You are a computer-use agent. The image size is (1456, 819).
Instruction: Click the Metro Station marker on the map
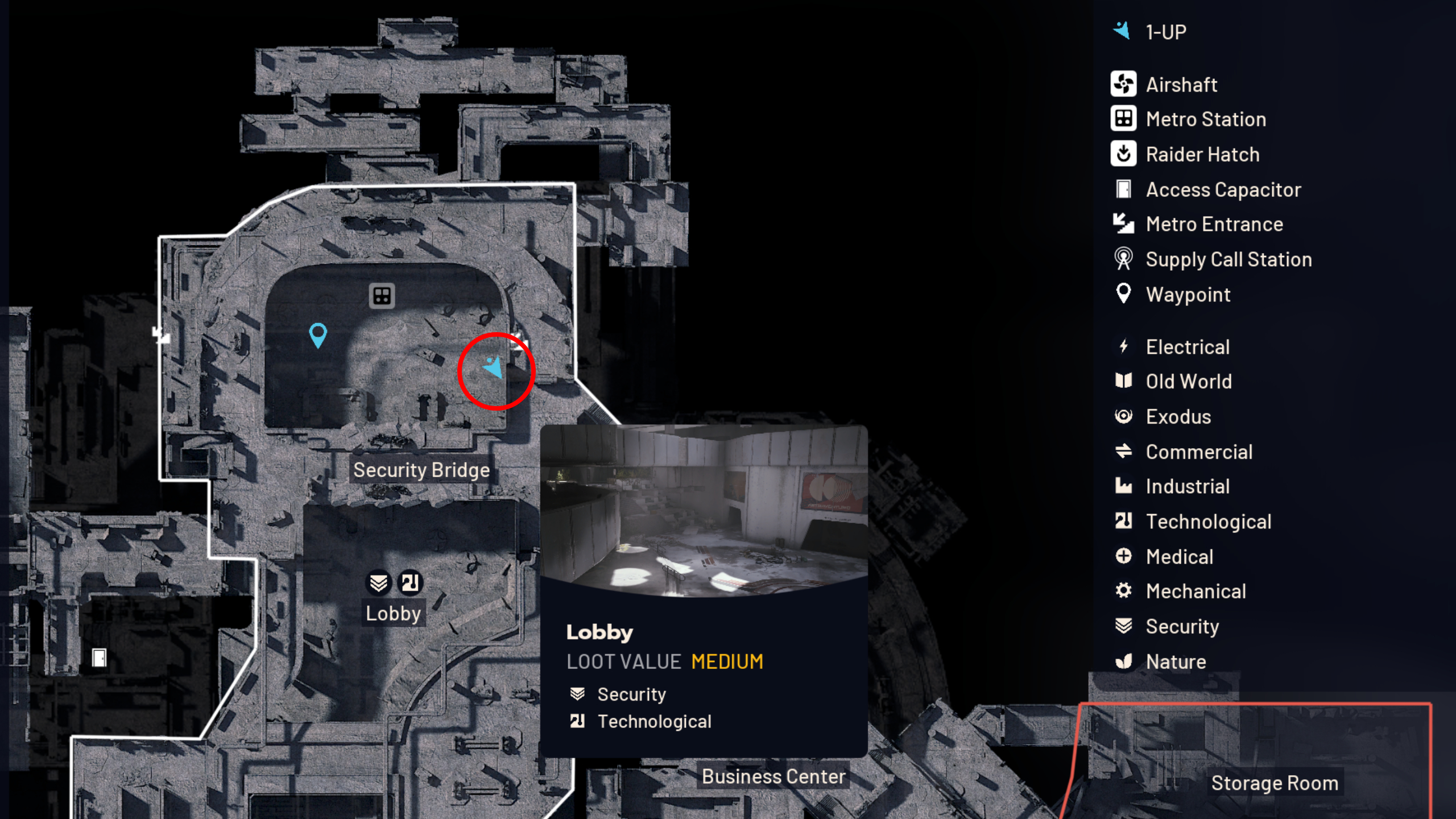(382, 296)
